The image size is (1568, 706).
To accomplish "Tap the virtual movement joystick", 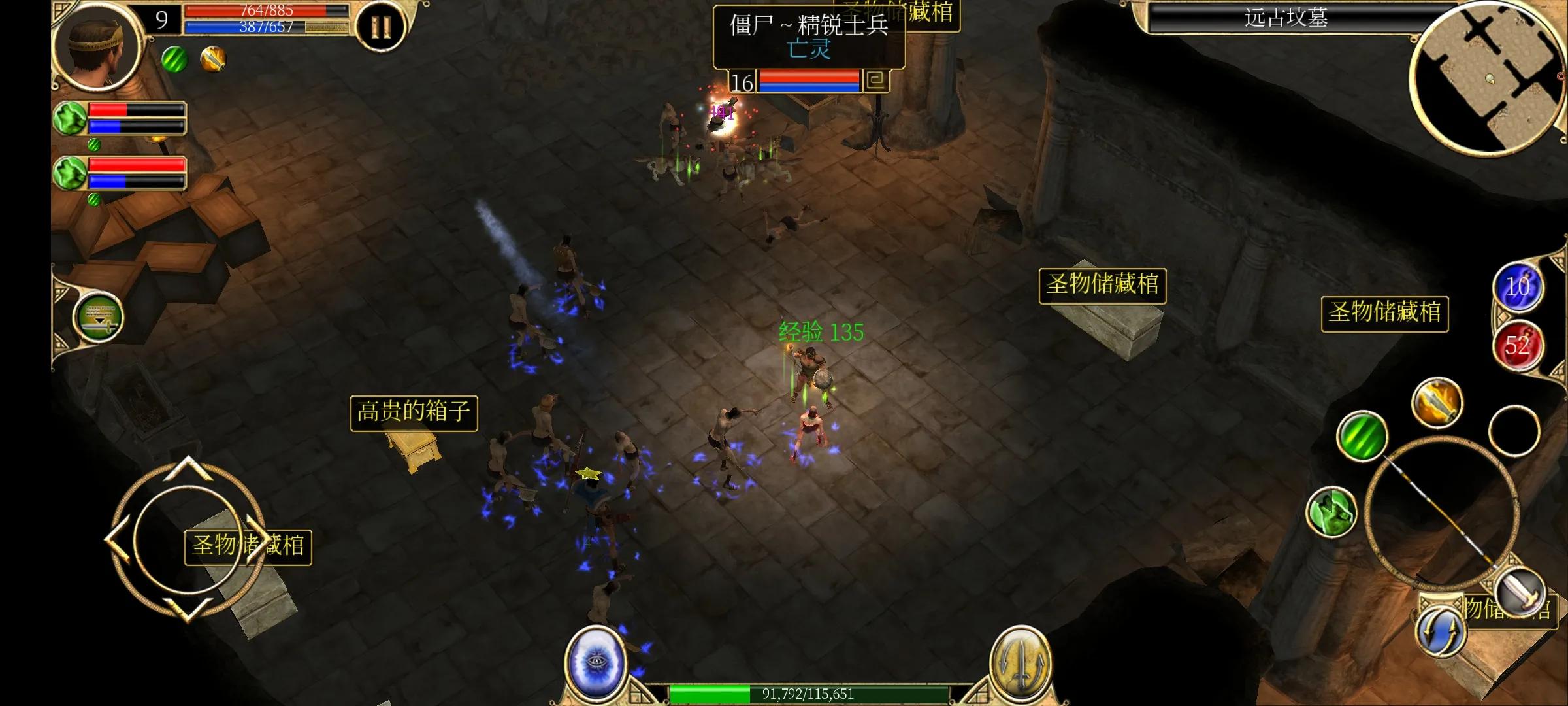I will [186, 539].
